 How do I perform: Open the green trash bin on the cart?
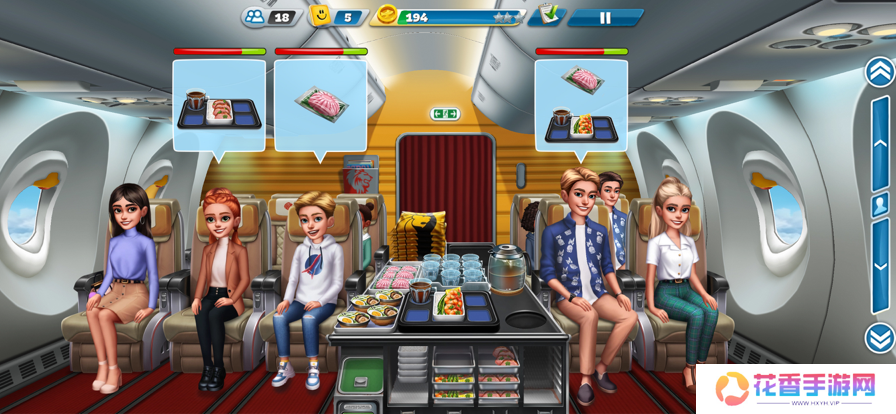[x=361, y=378]
